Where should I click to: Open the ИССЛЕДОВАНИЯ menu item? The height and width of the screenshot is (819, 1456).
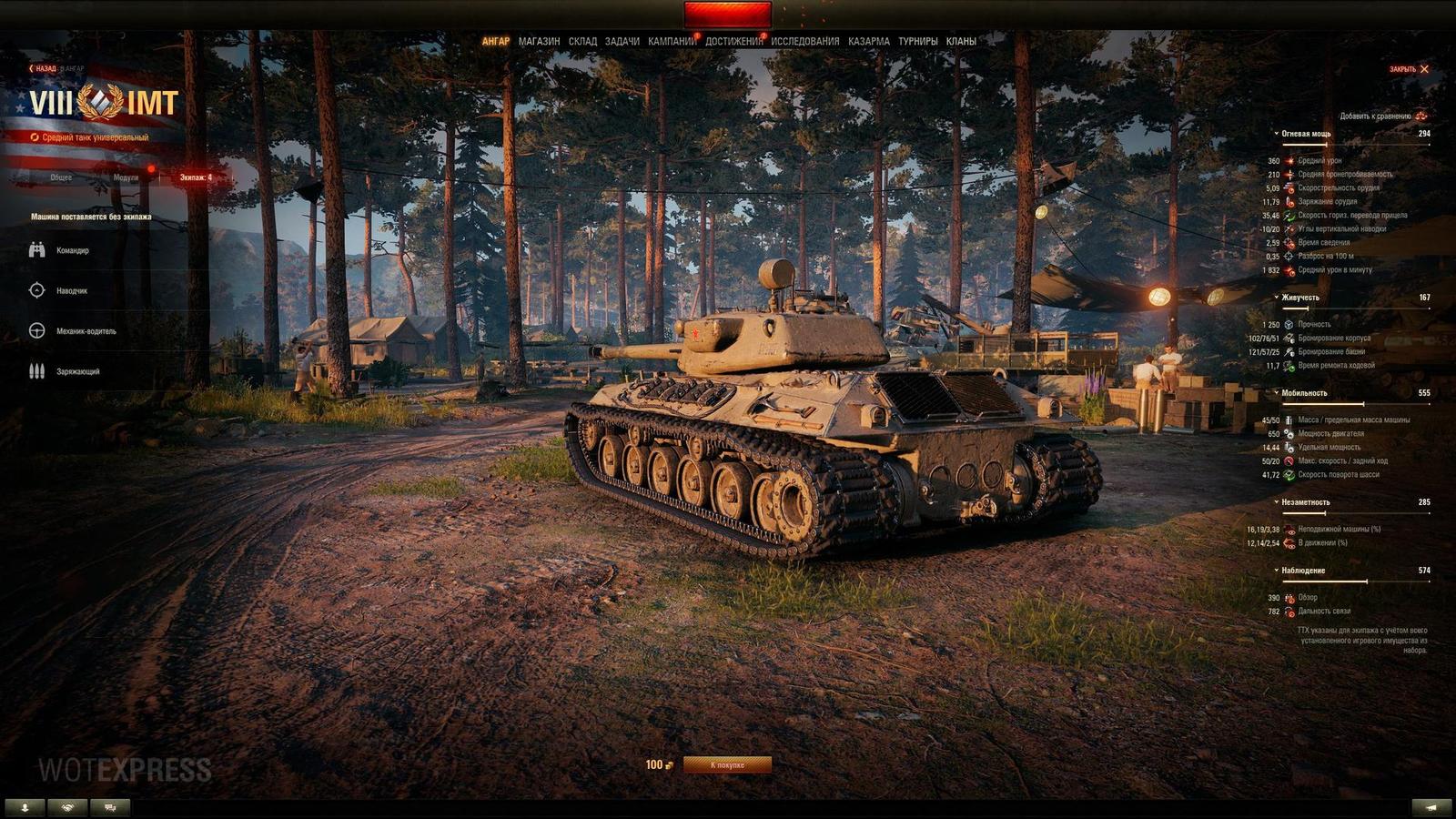pyautogui.click(x=807, y=41)
